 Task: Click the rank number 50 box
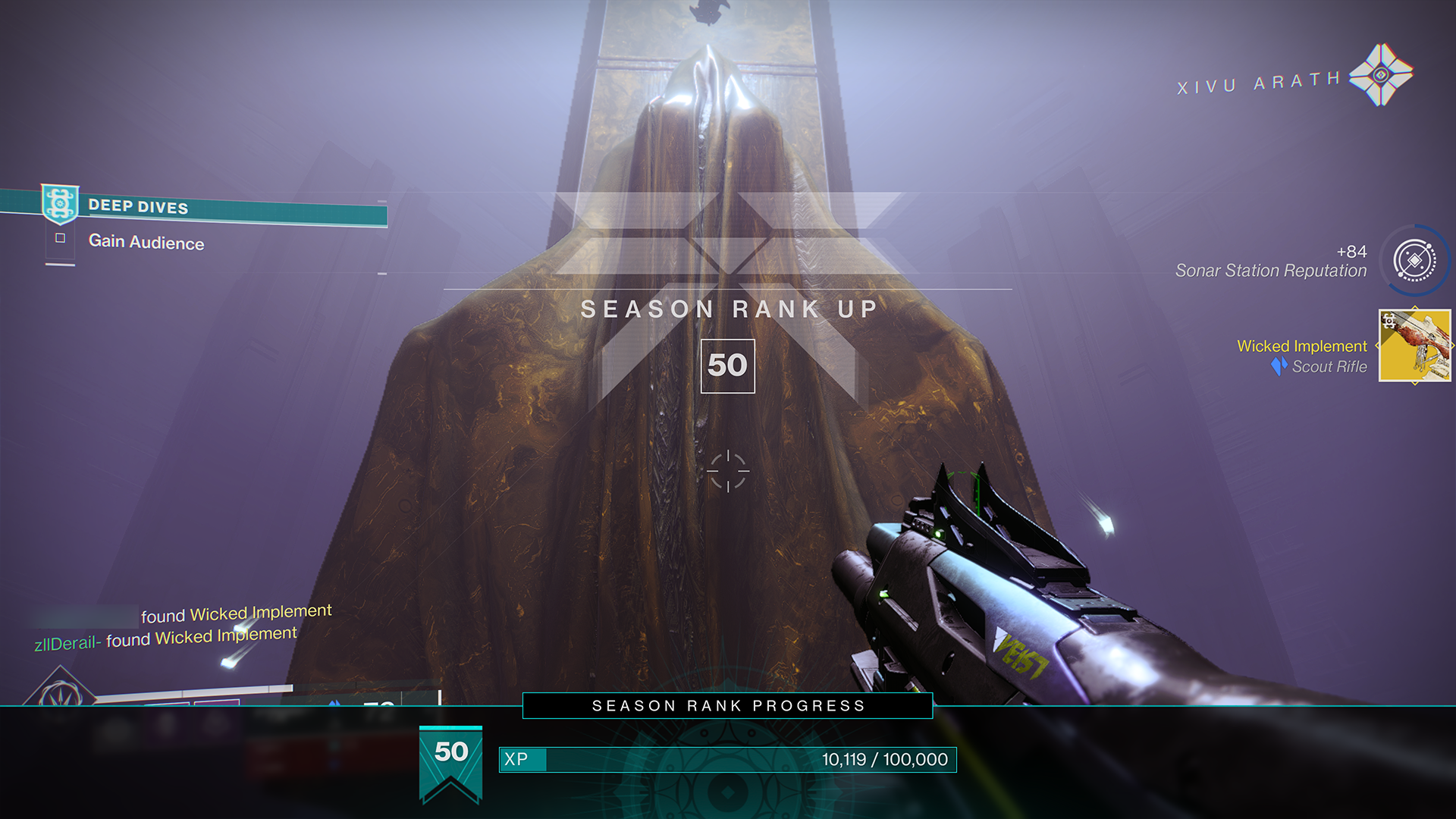tap(728, 366)
